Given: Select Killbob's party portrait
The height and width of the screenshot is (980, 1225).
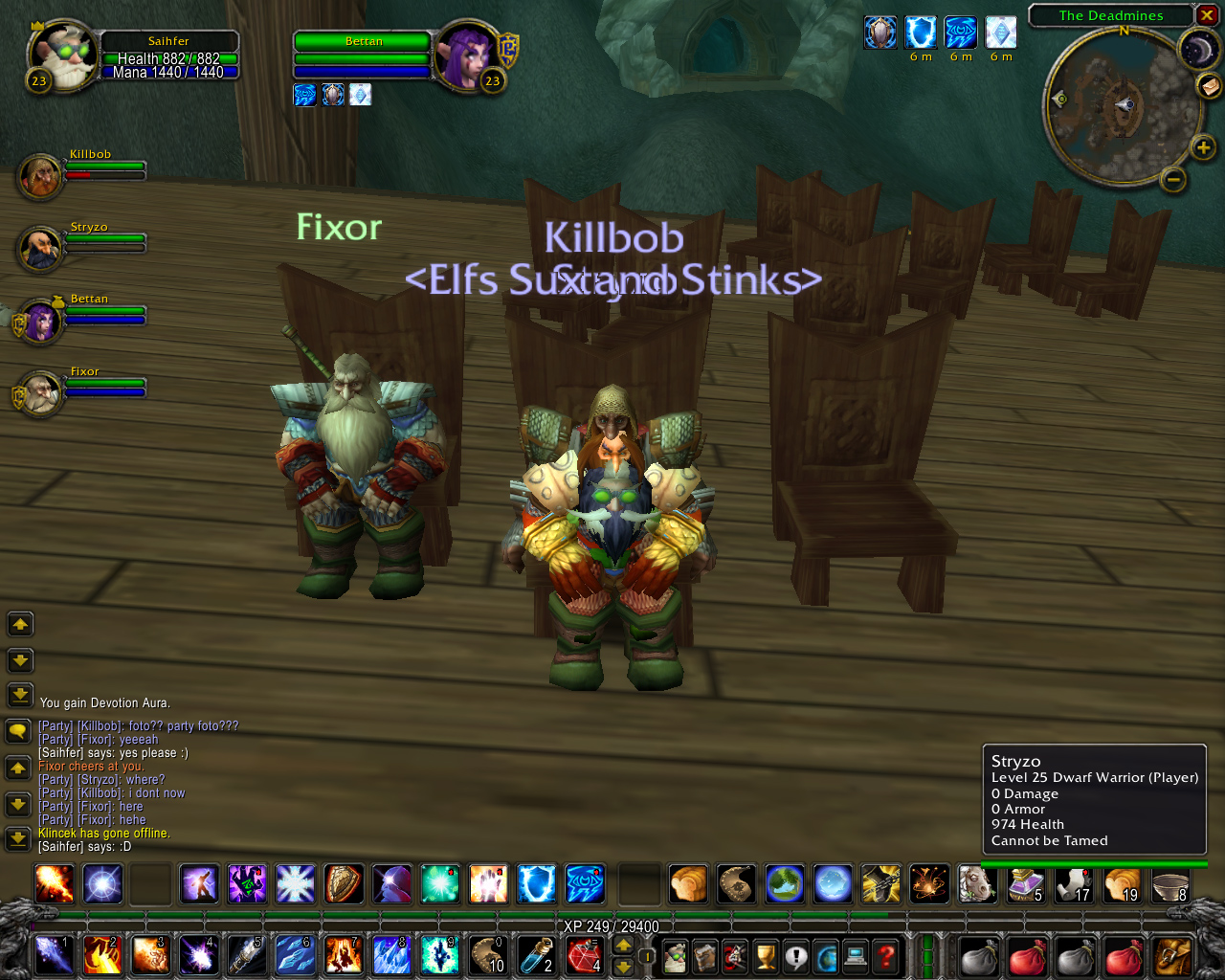Looking at the screenshot, I should (40, 177).
